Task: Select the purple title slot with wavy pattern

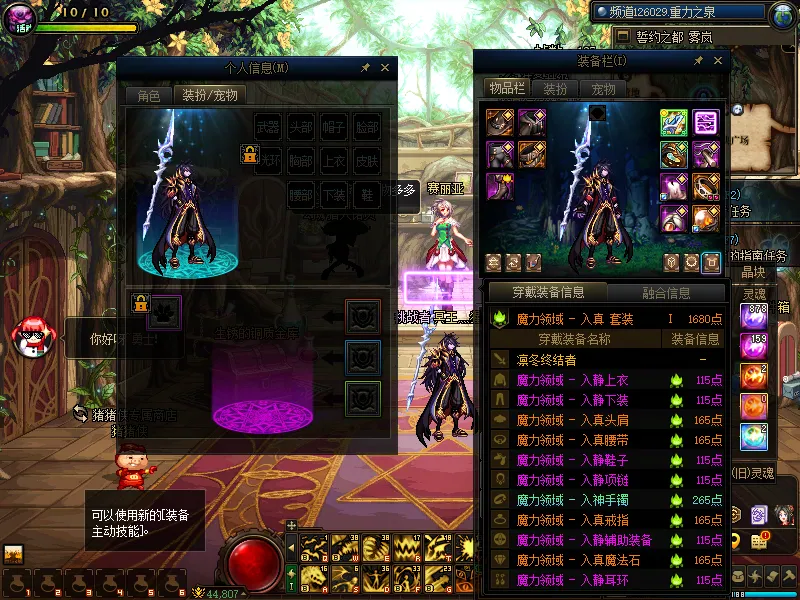Action: pos(707,122)
